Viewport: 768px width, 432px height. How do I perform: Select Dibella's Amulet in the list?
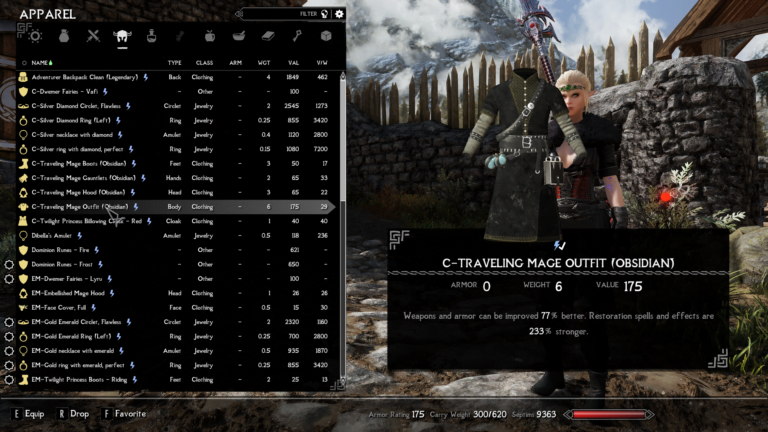(54, 235)
